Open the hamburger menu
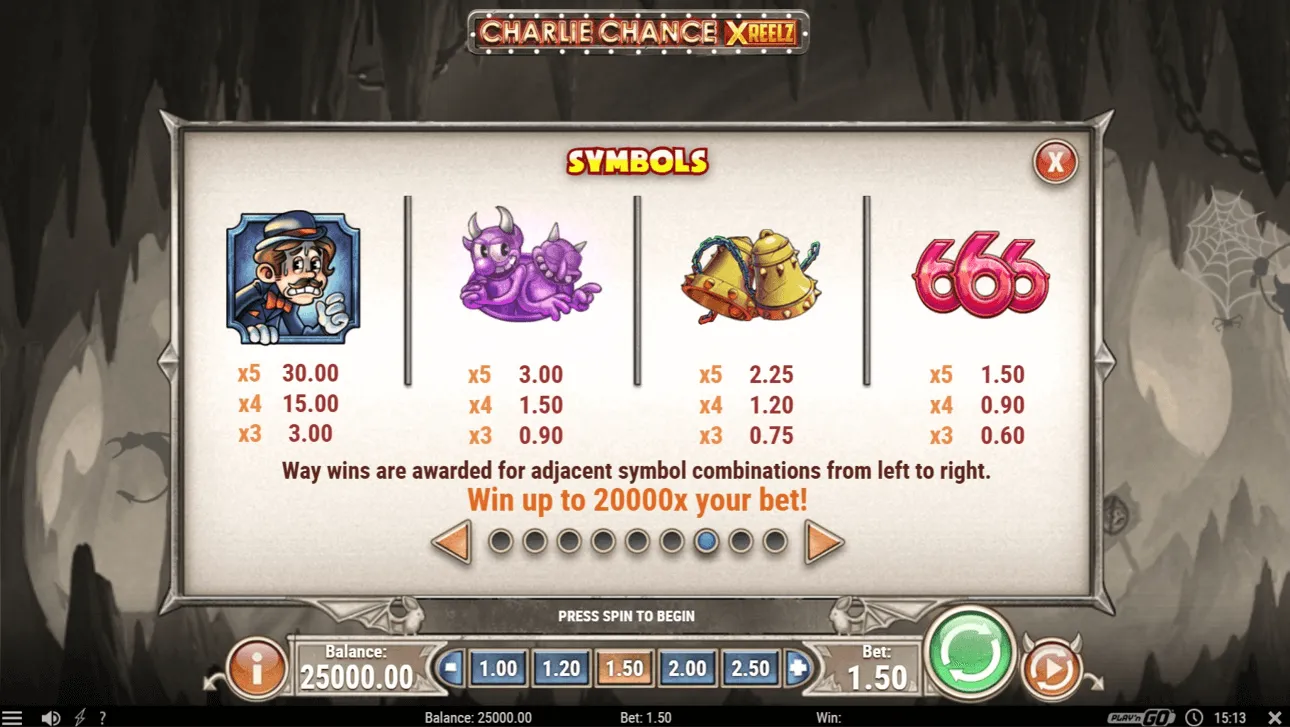Screen dimensions: 1290x727 click(x=15, y=717)
